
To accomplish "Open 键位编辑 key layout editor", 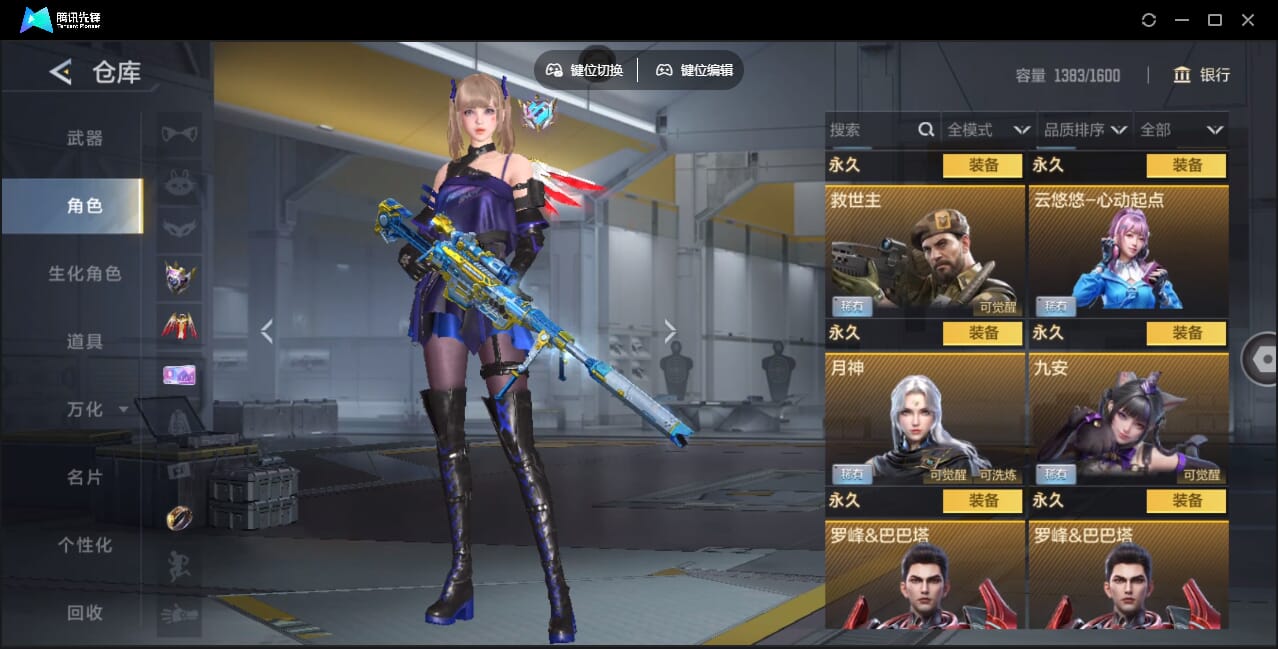I will point(695,70).
